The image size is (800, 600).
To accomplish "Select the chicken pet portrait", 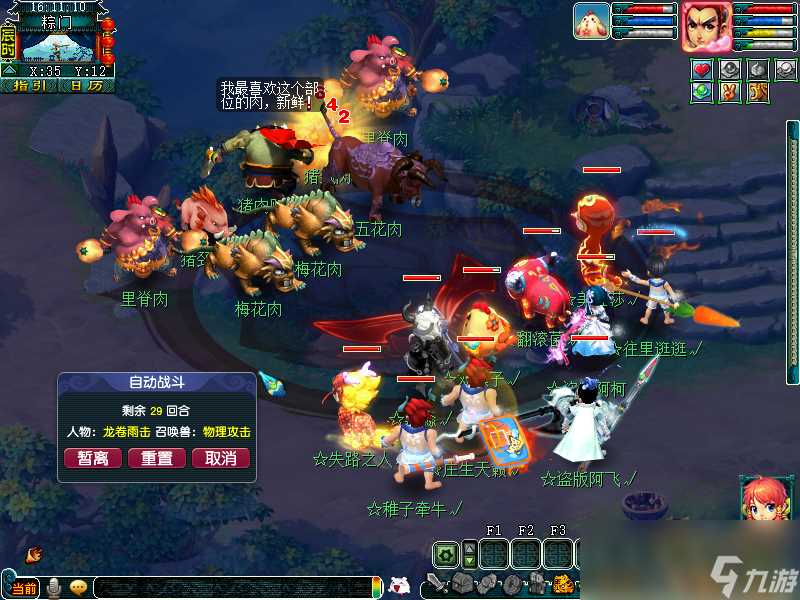I will (591, 20).
